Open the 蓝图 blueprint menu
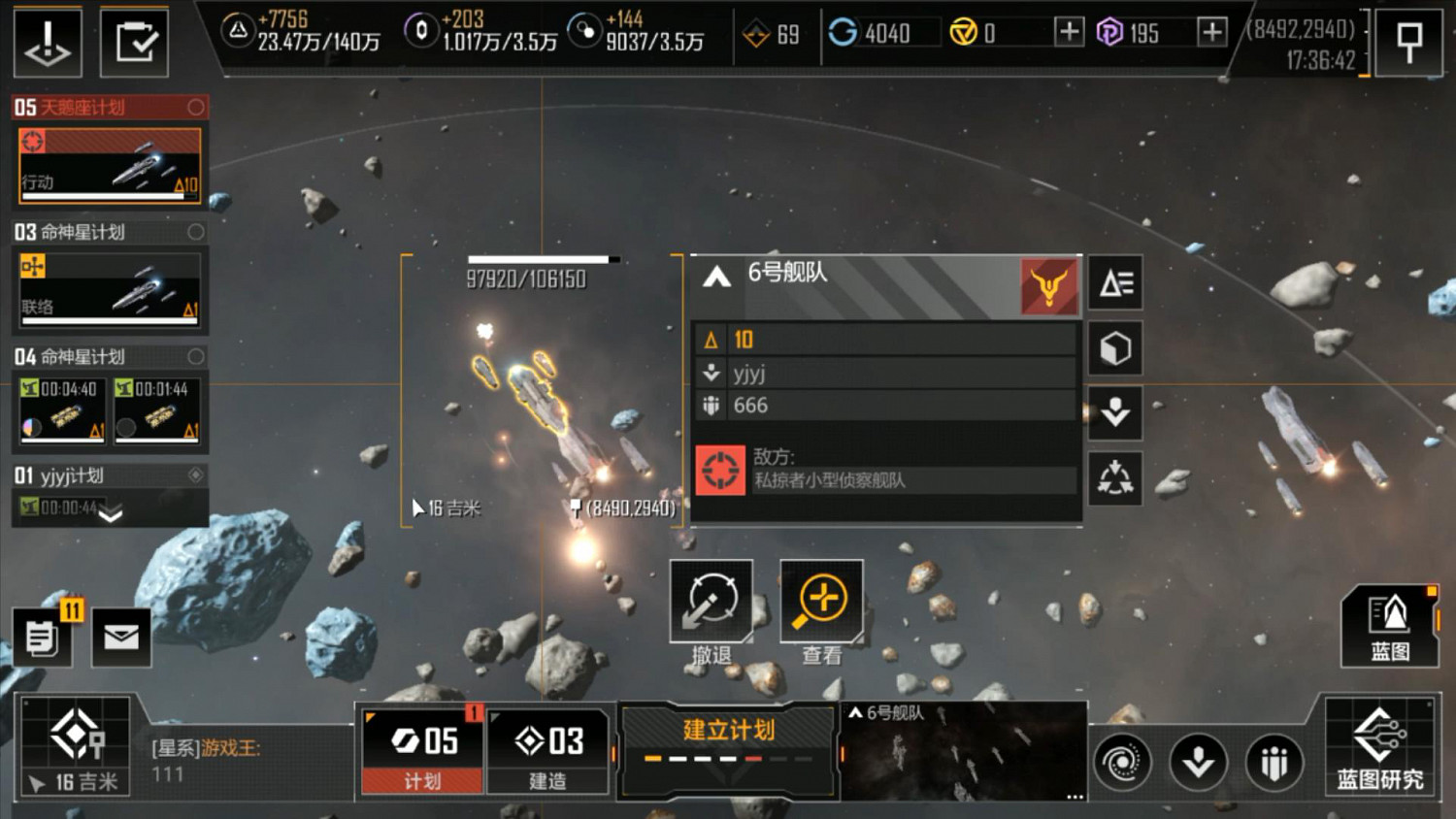This screenshot has width=1456, height=819. pos(1389,626)
